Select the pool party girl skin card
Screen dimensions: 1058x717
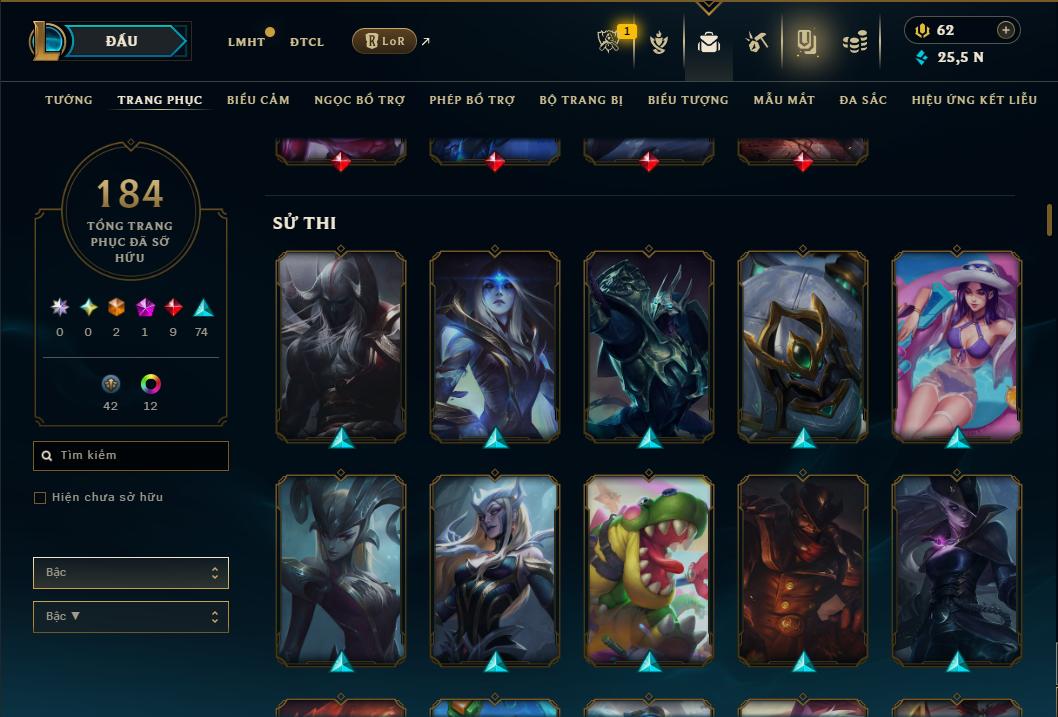click(957, 345)
